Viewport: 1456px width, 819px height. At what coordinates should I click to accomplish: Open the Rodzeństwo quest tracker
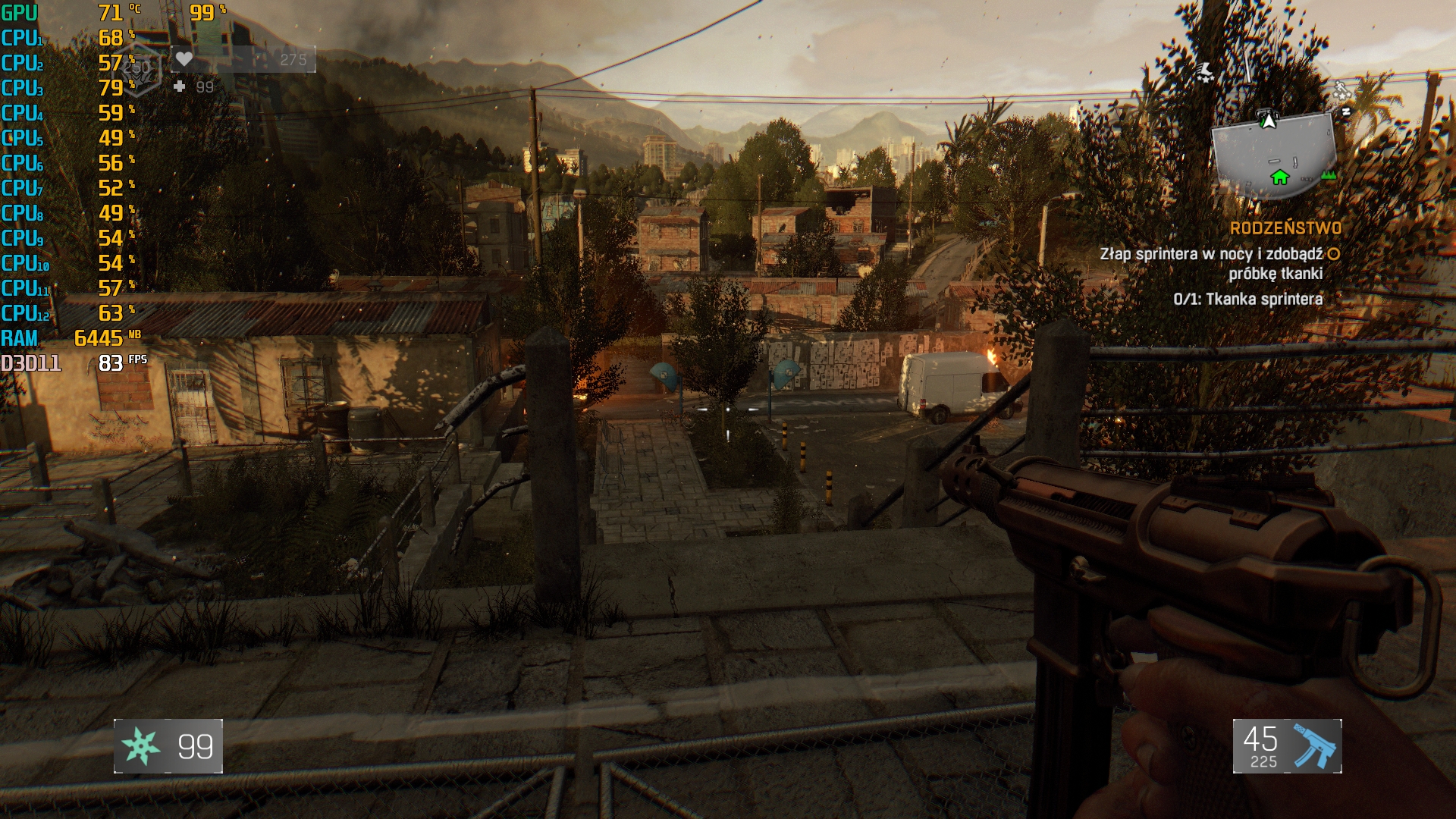1285,228
